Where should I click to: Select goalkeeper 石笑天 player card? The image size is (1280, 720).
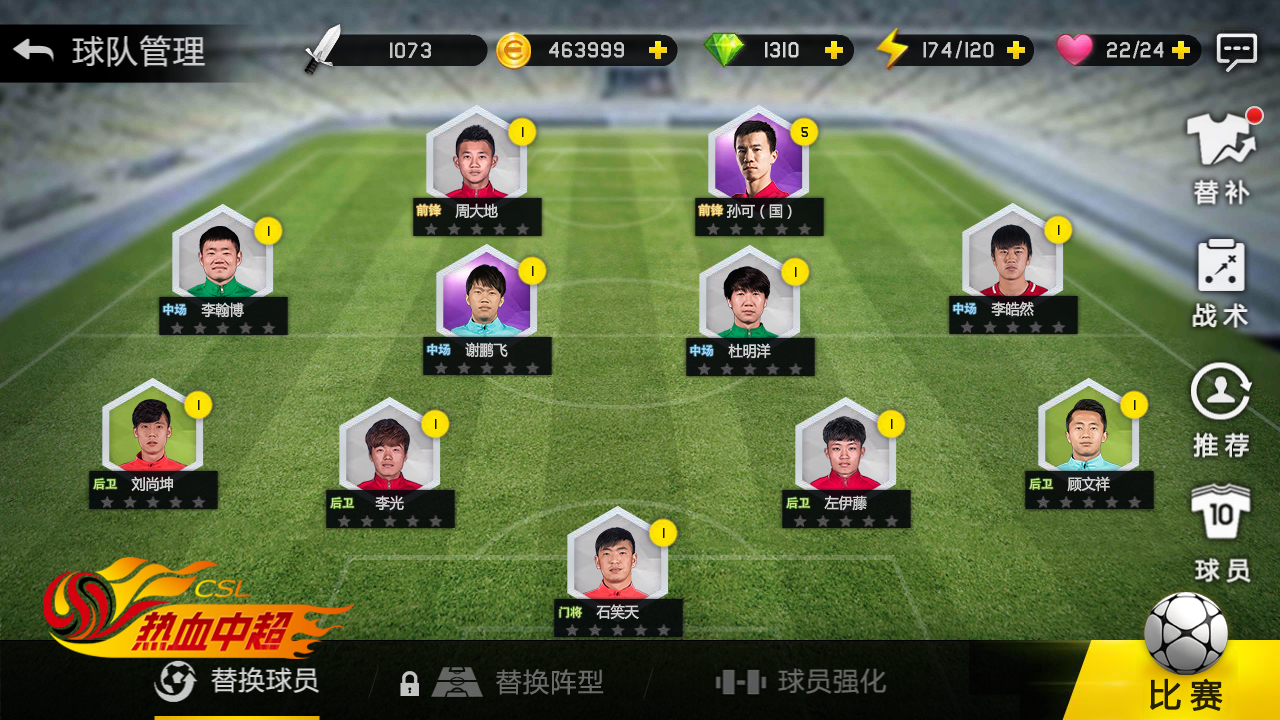pyautogui.click(x=617, y=566)
